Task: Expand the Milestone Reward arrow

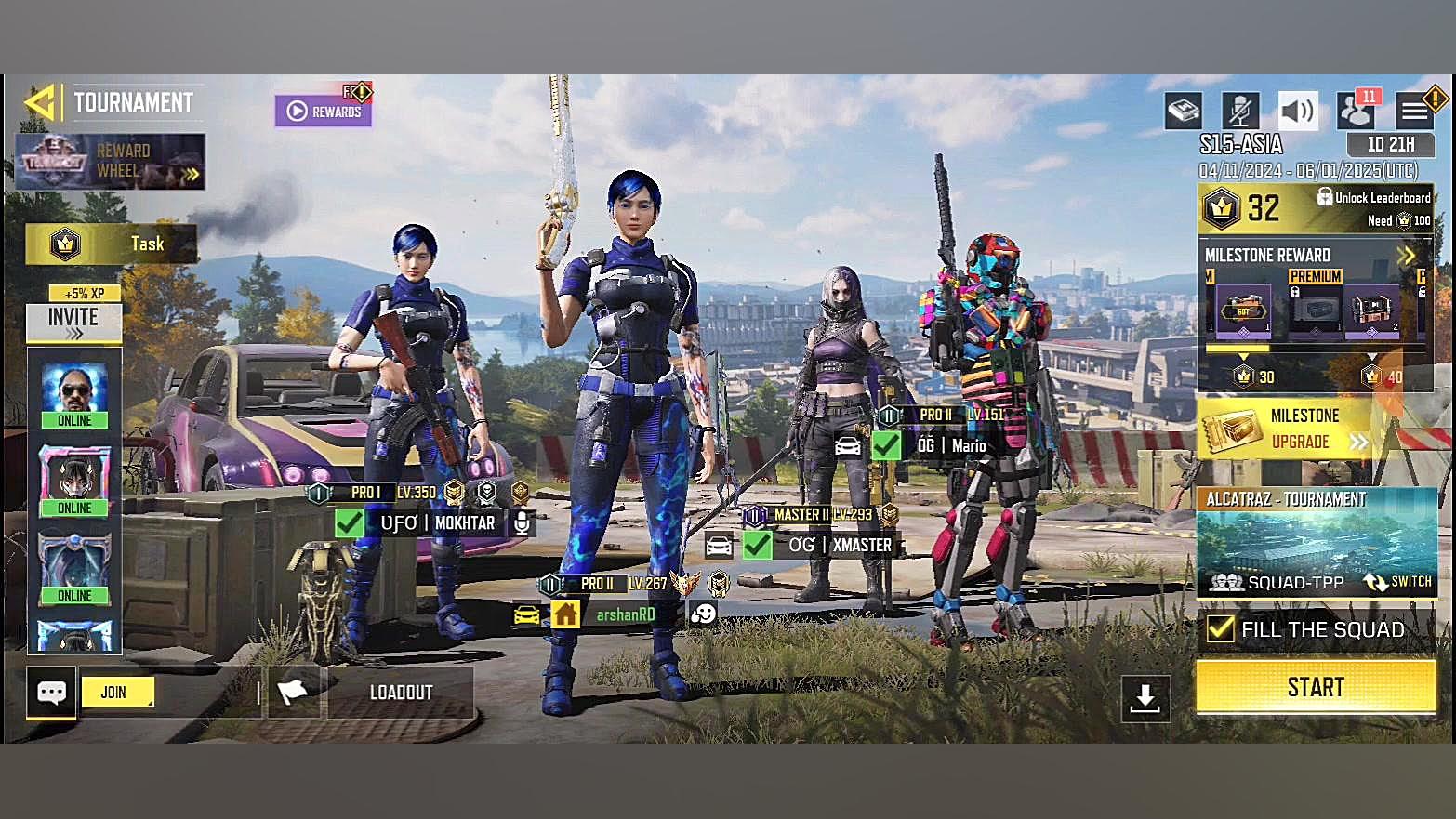Action: click(x=1406, y=255)
